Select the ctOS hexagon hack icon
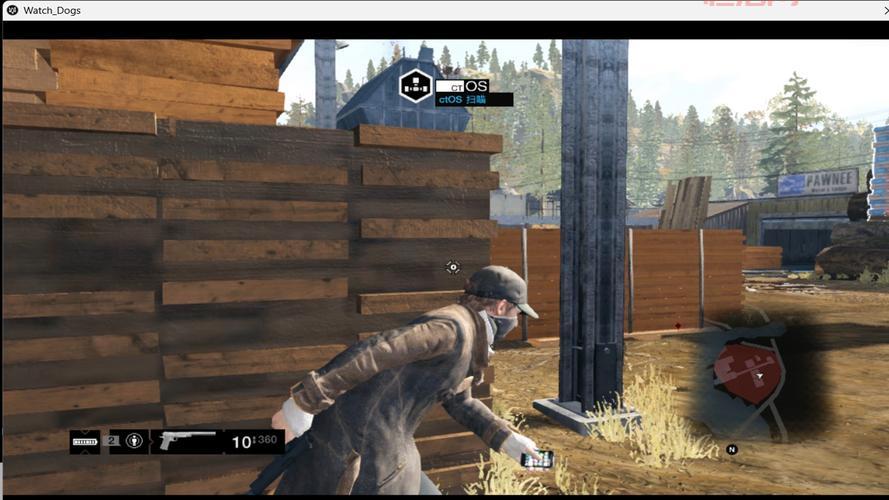The width and height of the screenshot is (889, 500). [x=416, y=85]
